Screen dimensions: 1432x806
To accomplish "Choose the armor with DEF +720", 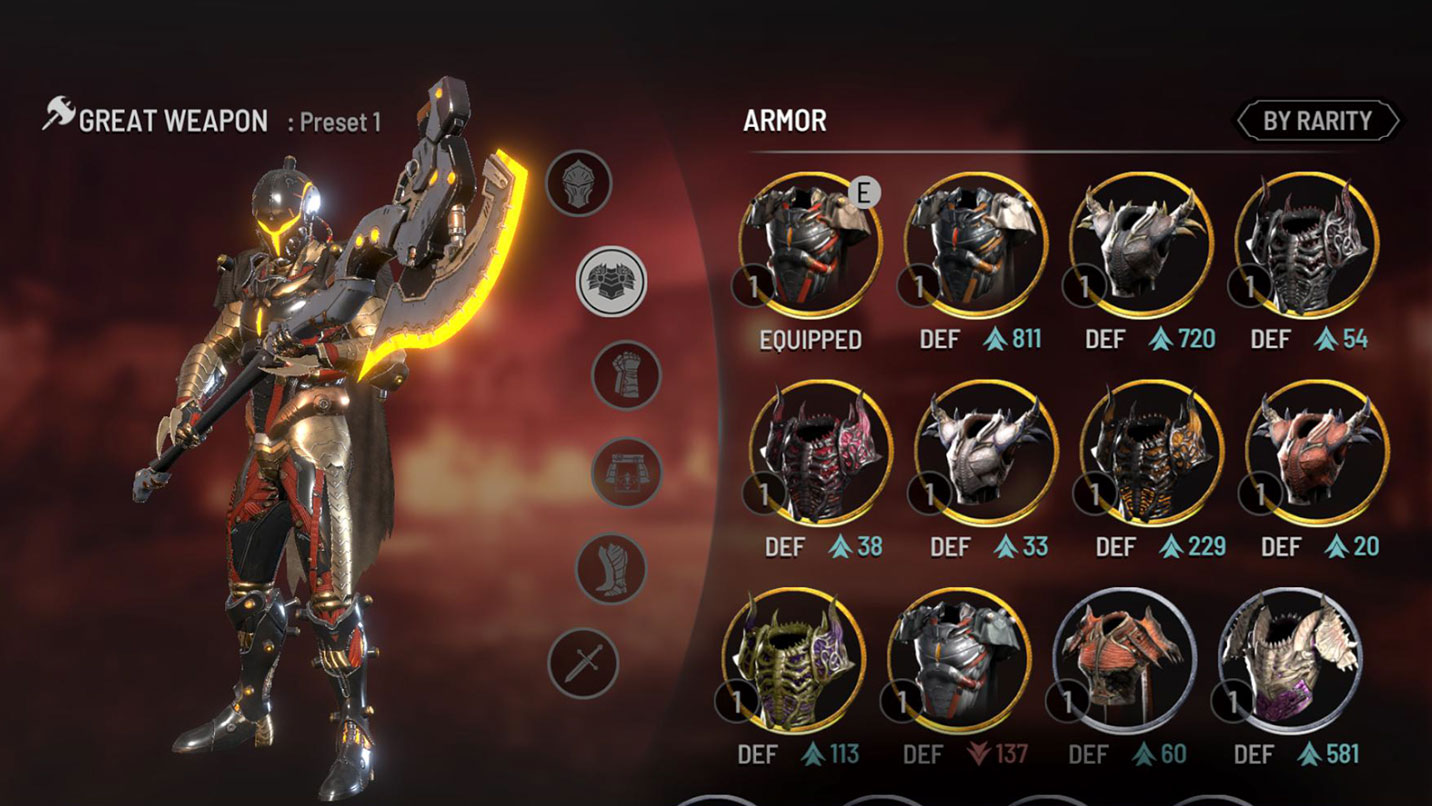I will point(1142,245).
